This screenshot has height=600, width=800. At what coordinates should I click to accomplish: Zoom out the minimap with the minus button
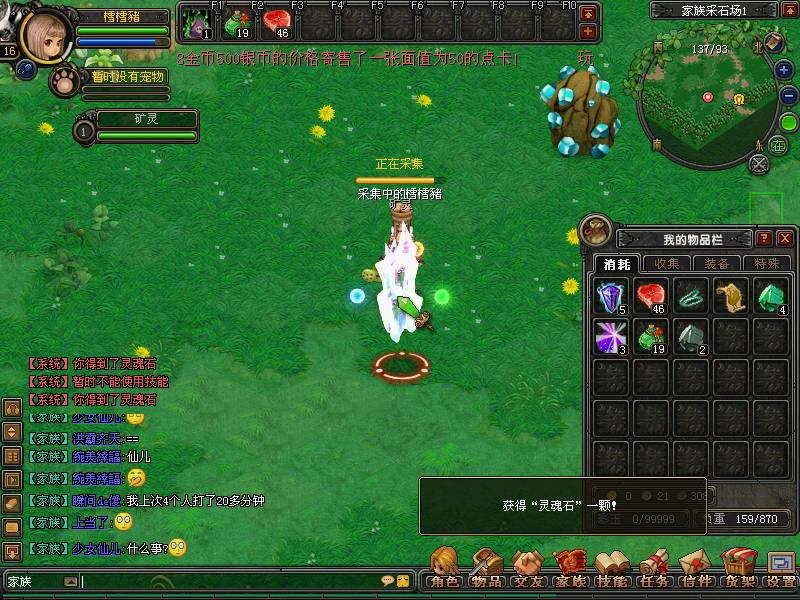(786, 97)
